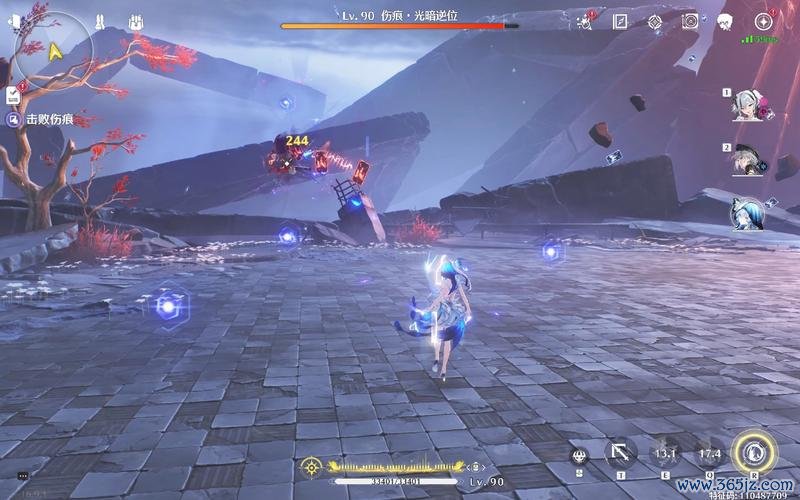This screenshot has width=800, height=500.
Task: Click the small round echo icon left of grapple
Action: 579,455
